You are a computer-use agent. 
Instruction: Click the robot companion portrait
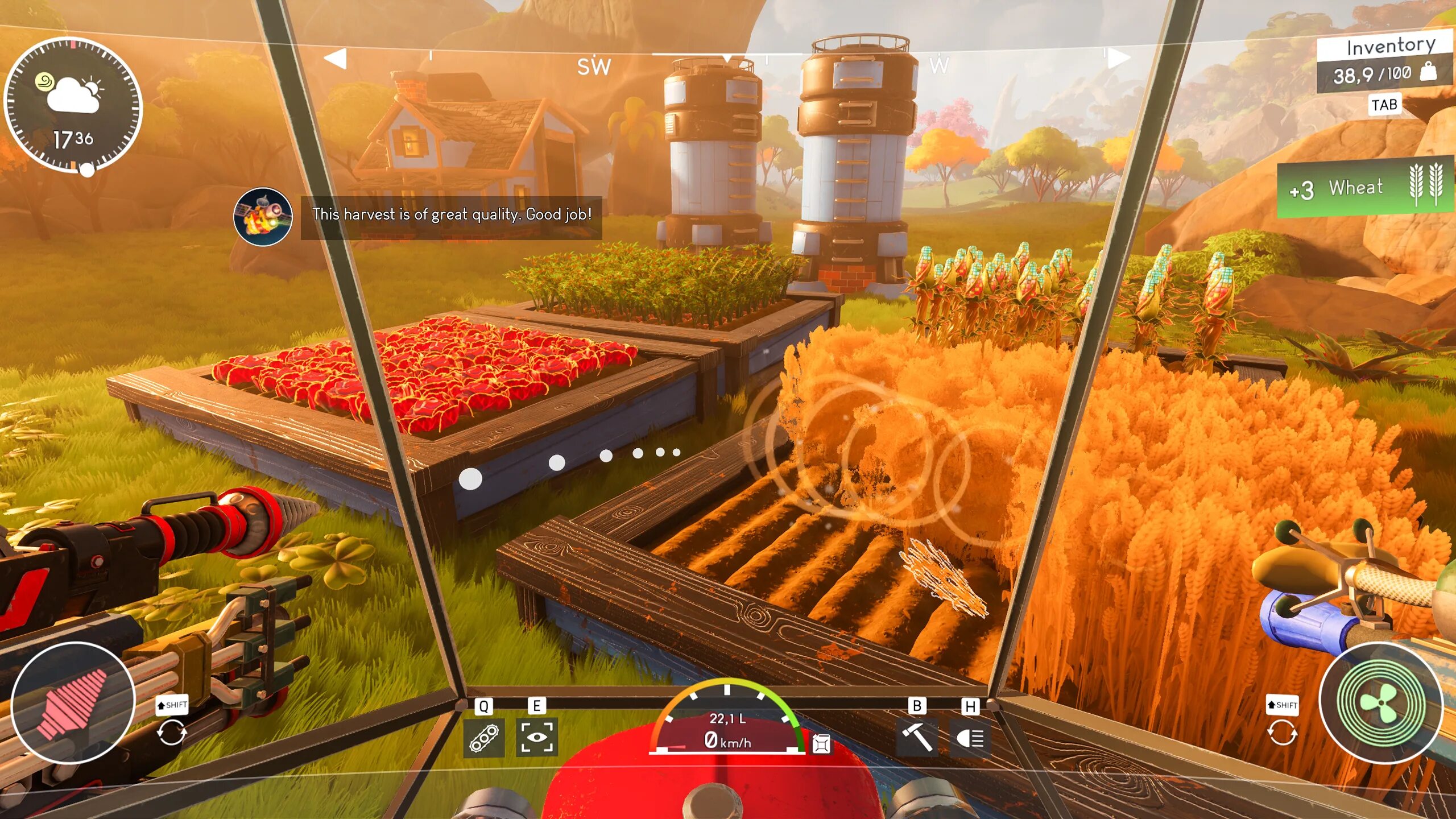pos(263,217)
